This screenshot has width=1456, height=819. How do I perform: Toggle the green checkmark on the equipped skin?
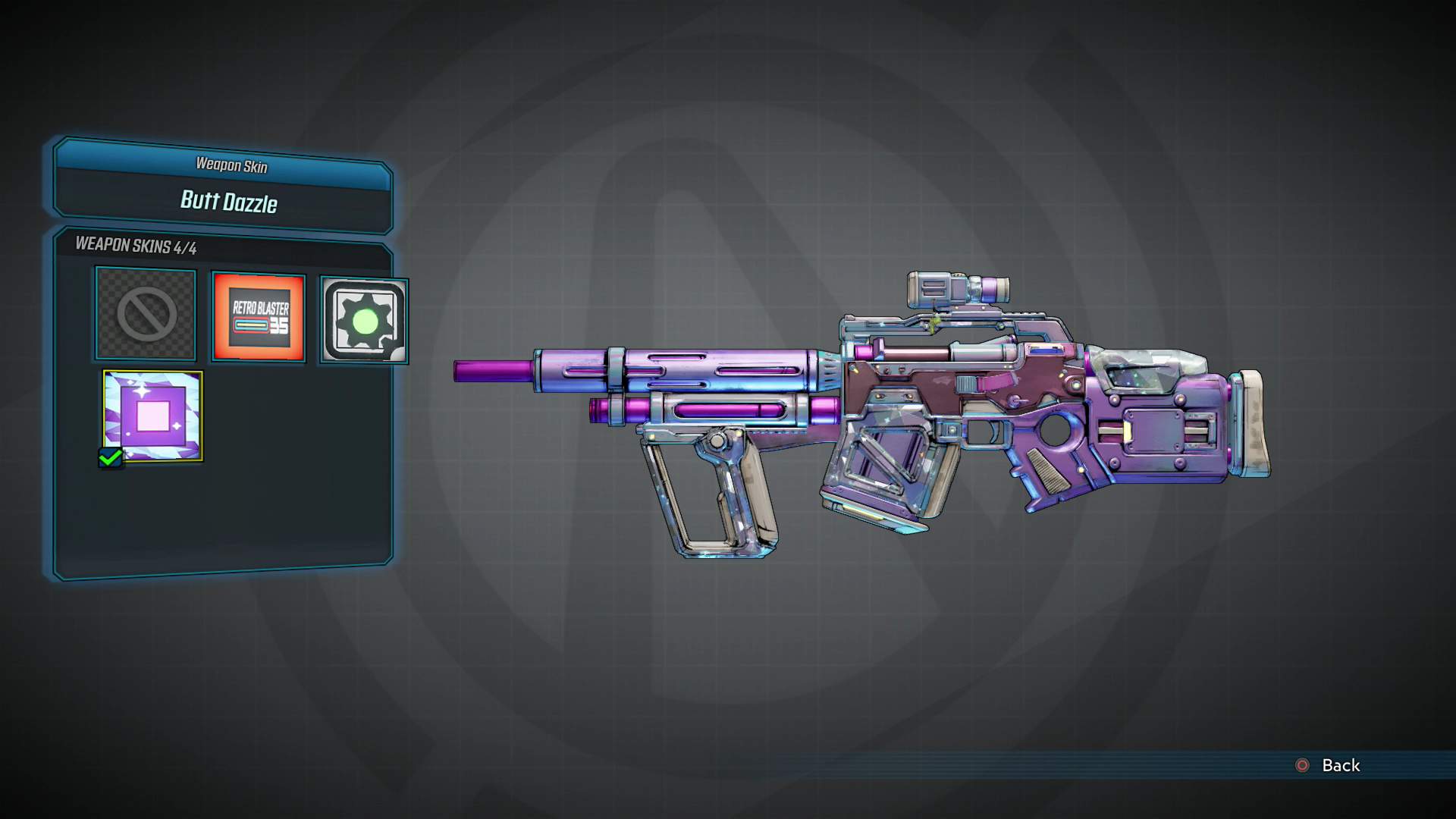point(112,458)
